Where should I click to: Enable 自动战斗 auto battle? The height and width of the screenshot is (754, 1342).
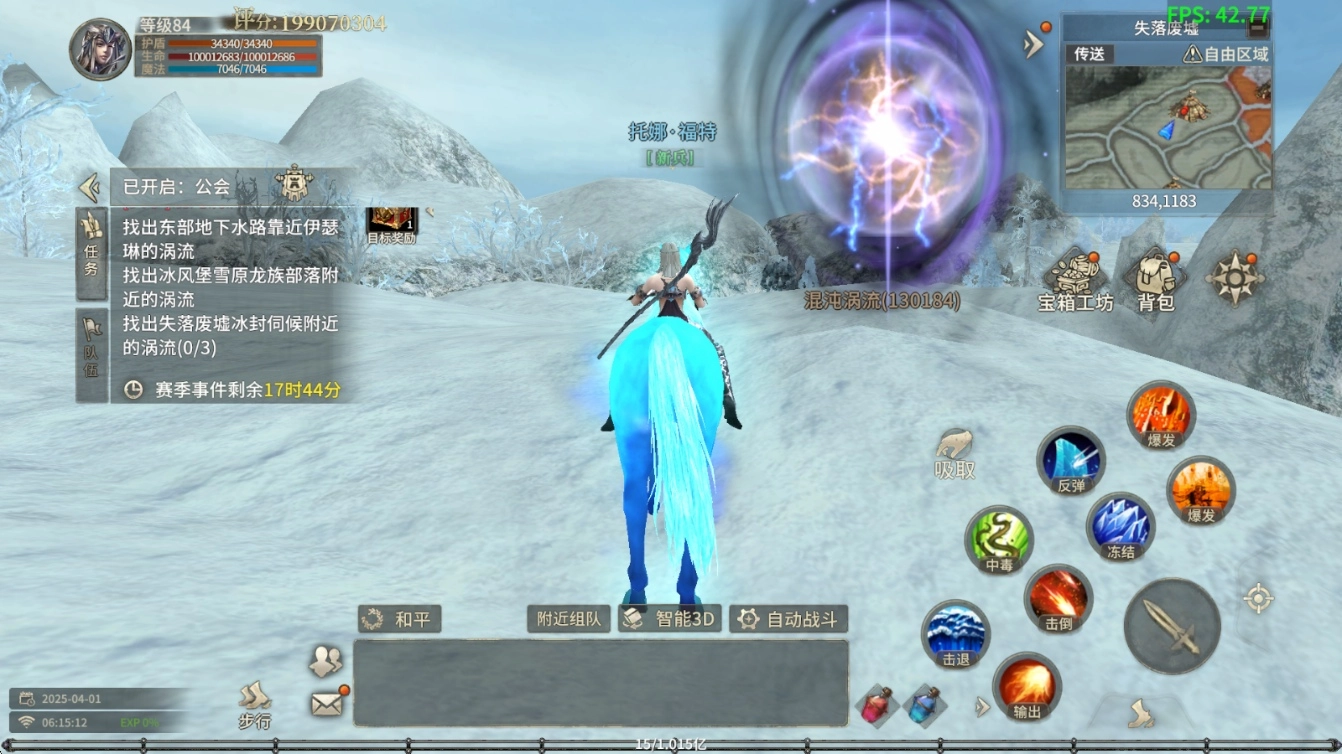click(789, 619)
